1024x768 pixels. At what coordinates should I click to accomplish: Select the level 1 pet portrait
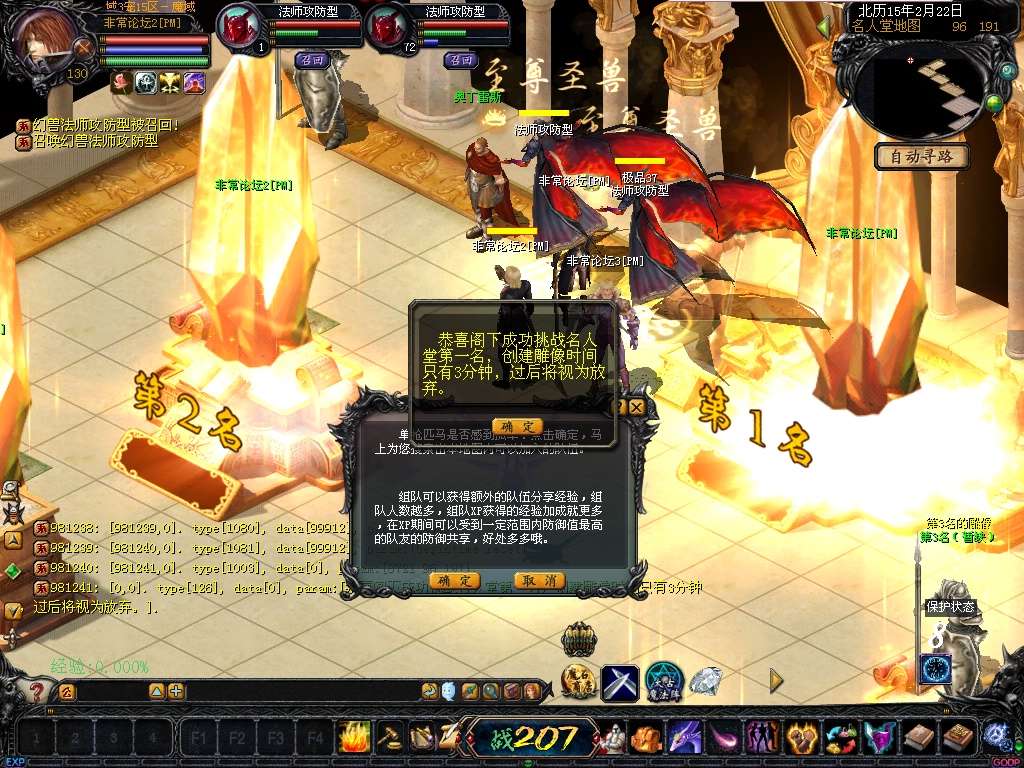241,27
